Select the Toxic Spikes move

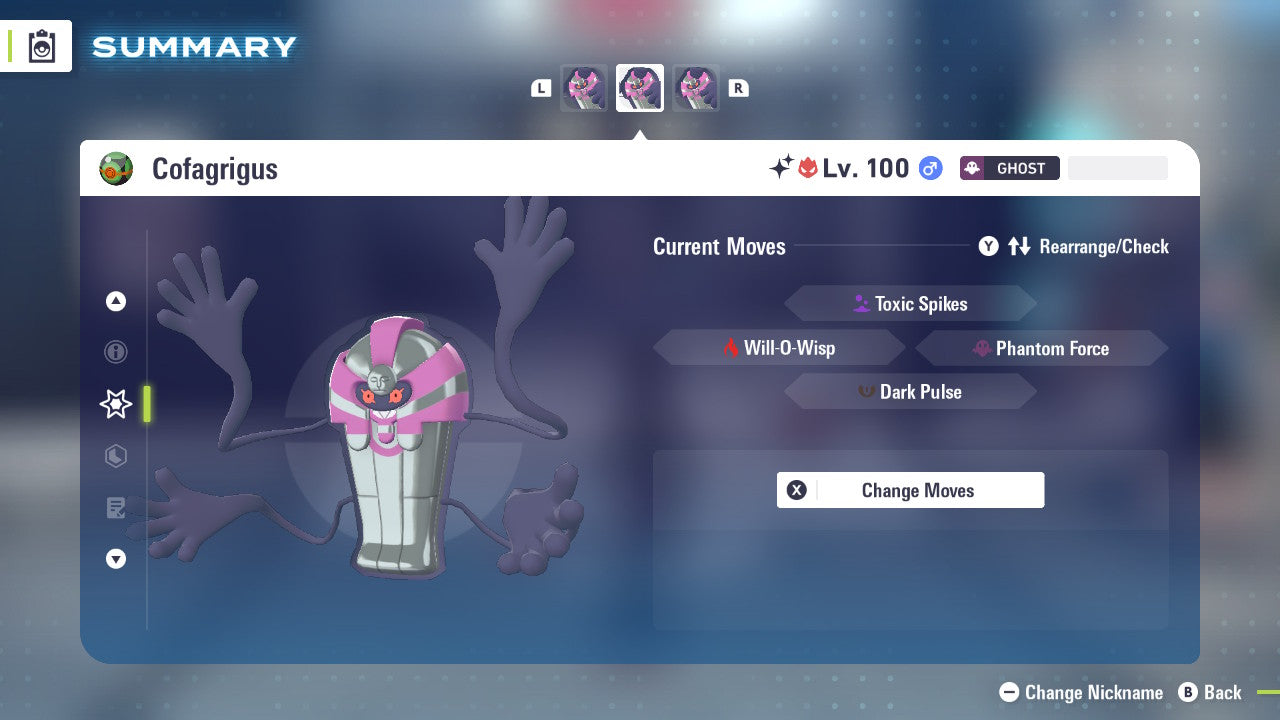click(910, 303)
